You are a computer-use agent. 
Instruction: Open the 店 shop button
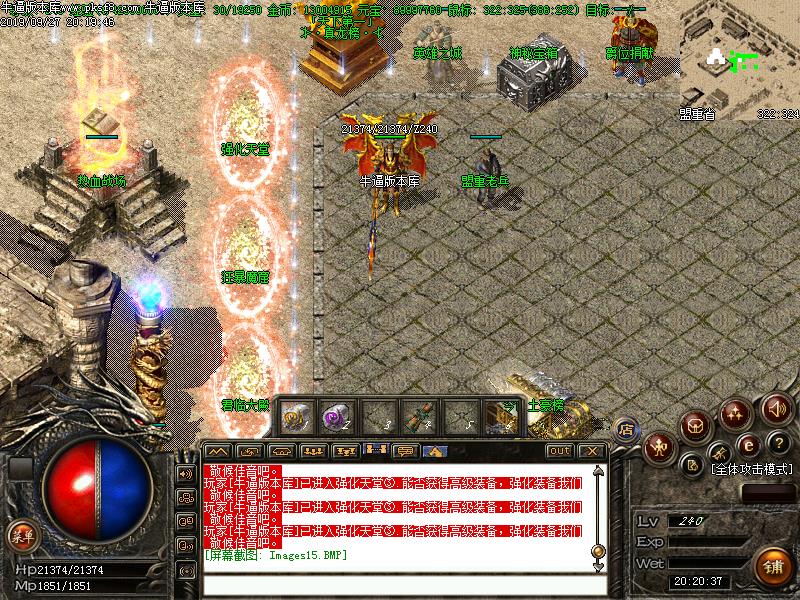(627, 429)
